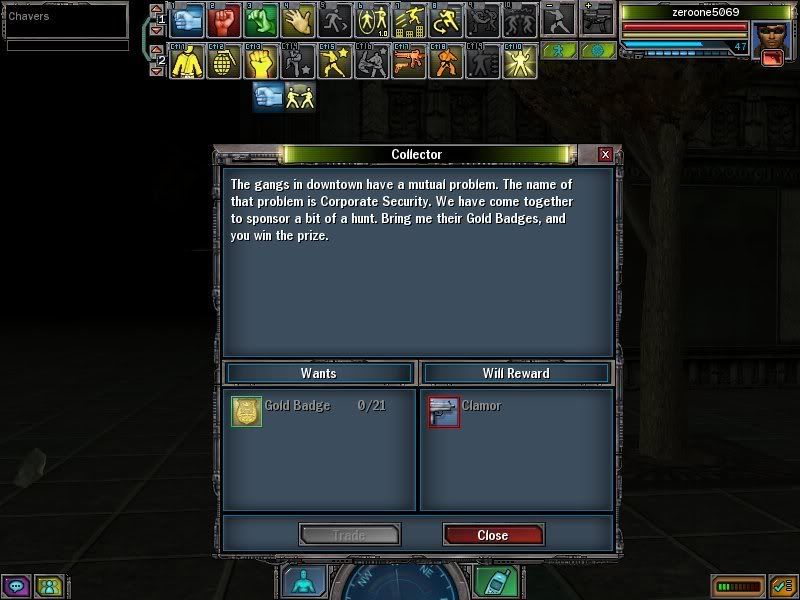Select the Gold Badge wanted item

(x=246, y=411)
